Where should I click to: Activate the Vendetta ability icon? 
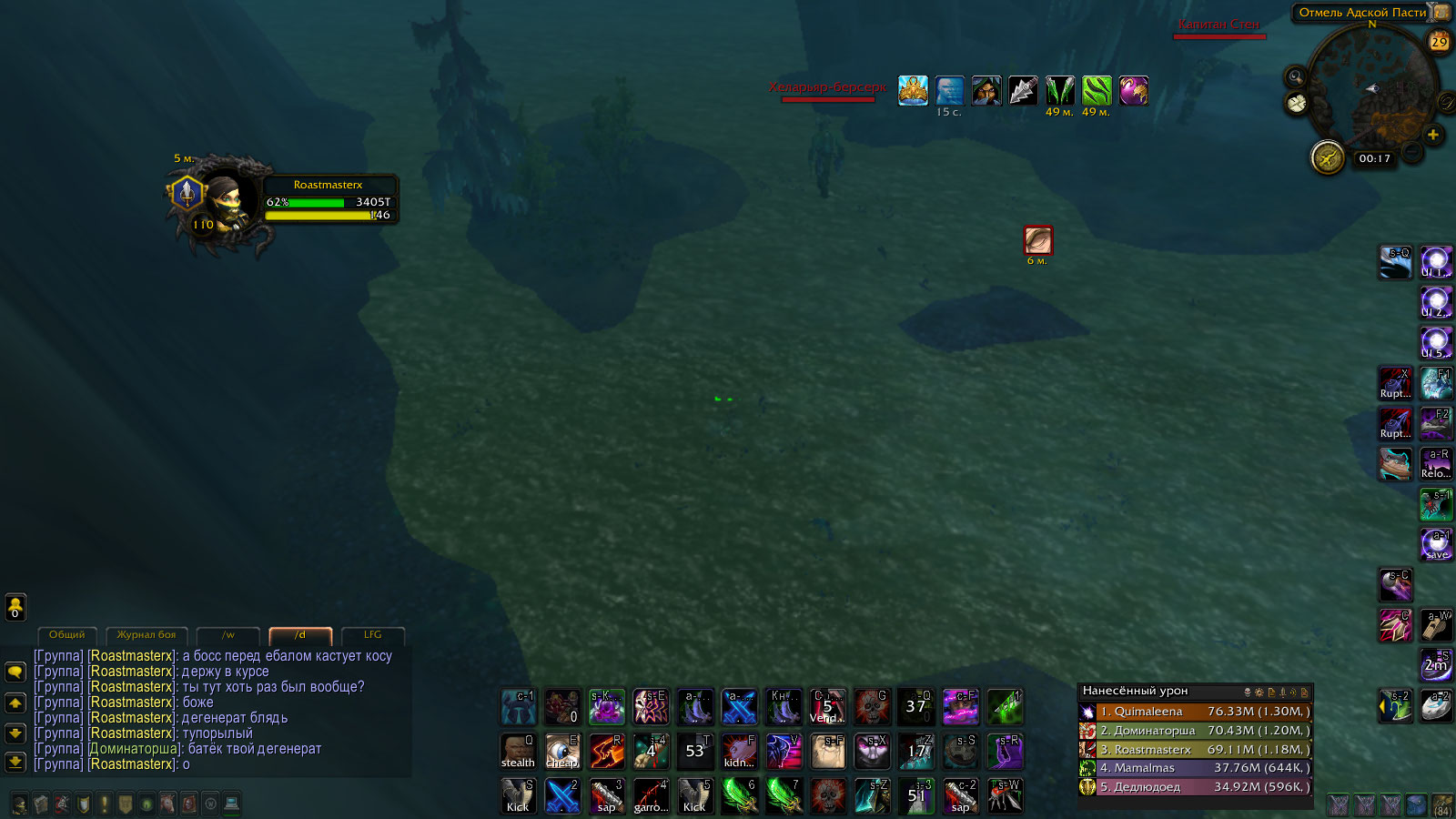coord(827,707)
